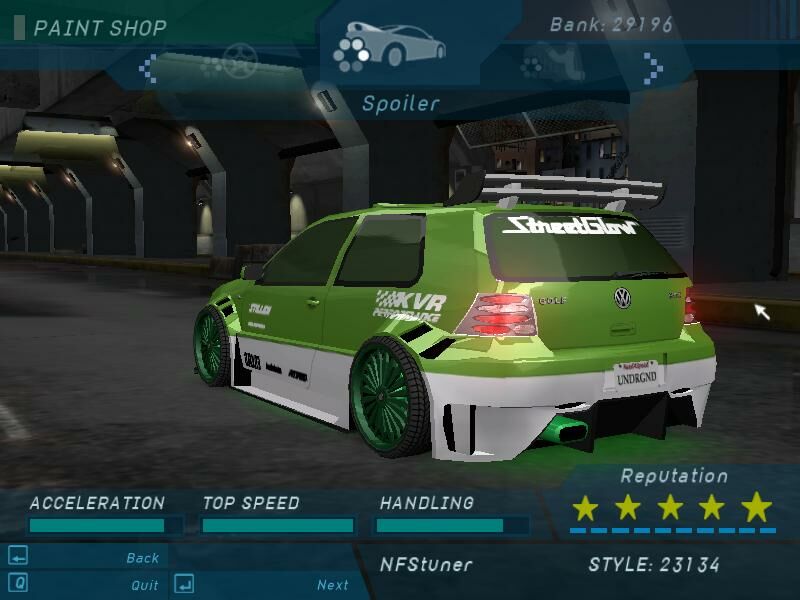Proceed with the Next button

coord(332,585)
